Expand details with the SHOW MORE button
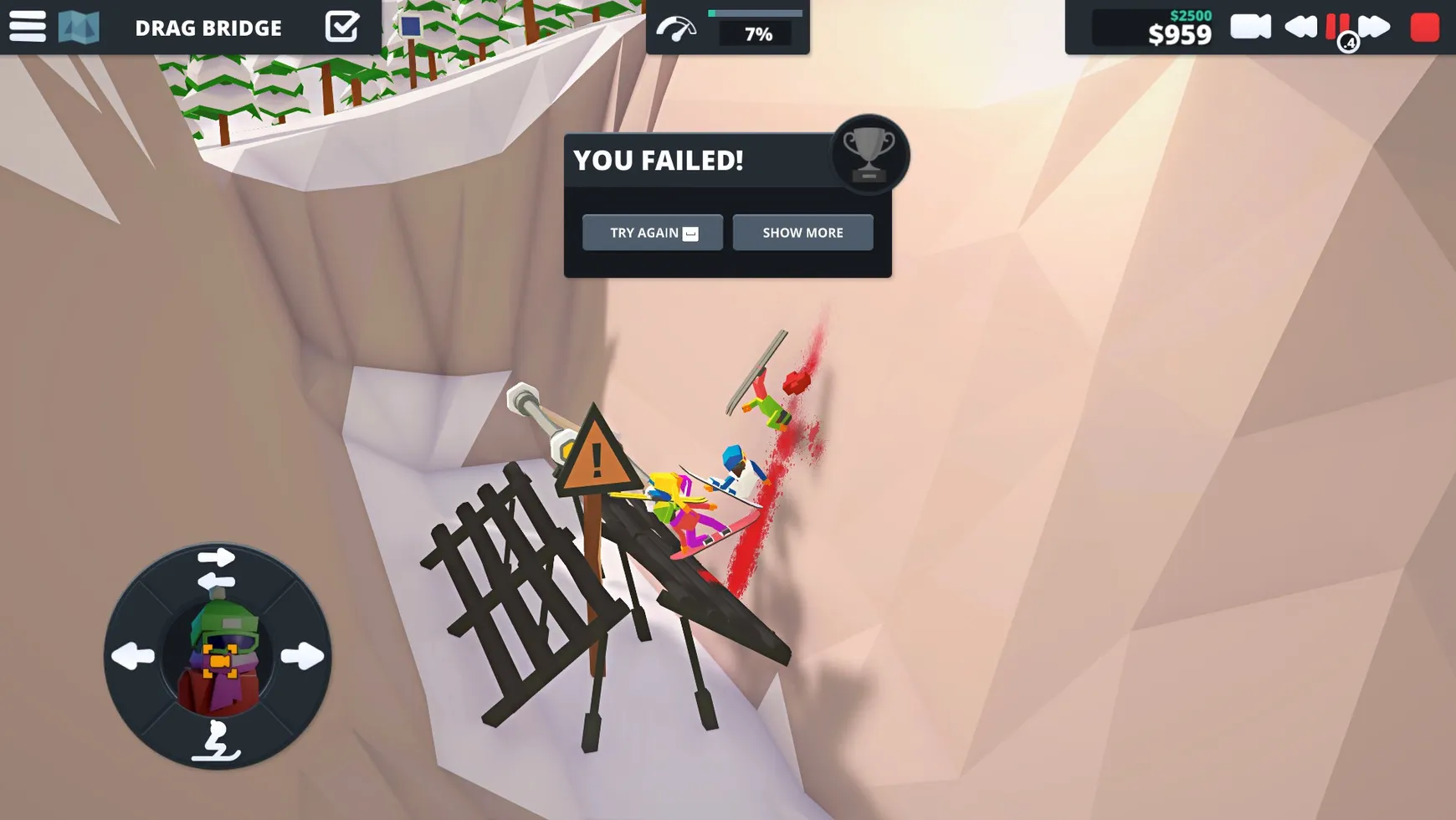 [802, 233]
